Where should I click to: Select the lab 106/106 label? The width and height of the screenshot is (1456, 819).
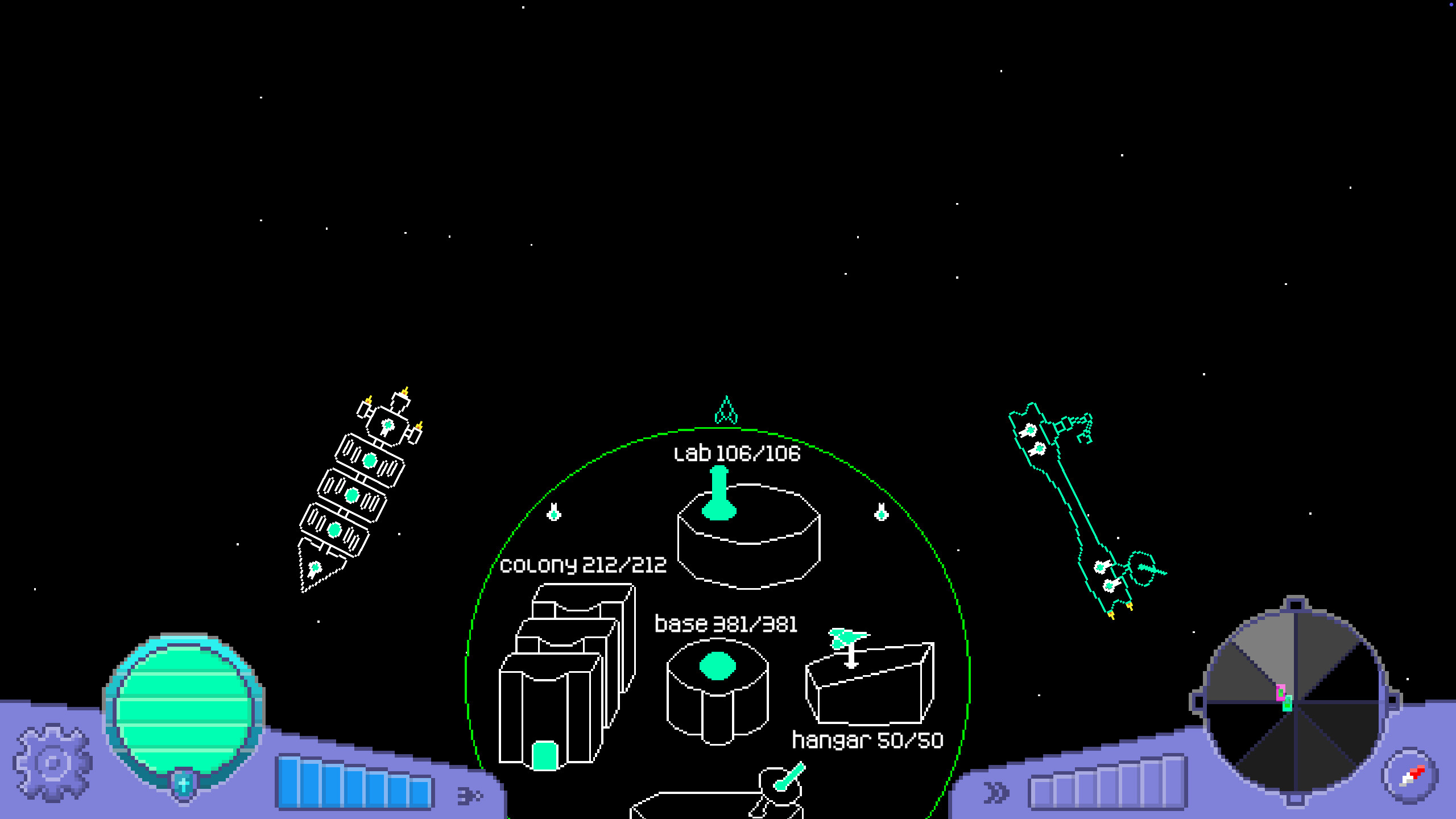point(737,453)
